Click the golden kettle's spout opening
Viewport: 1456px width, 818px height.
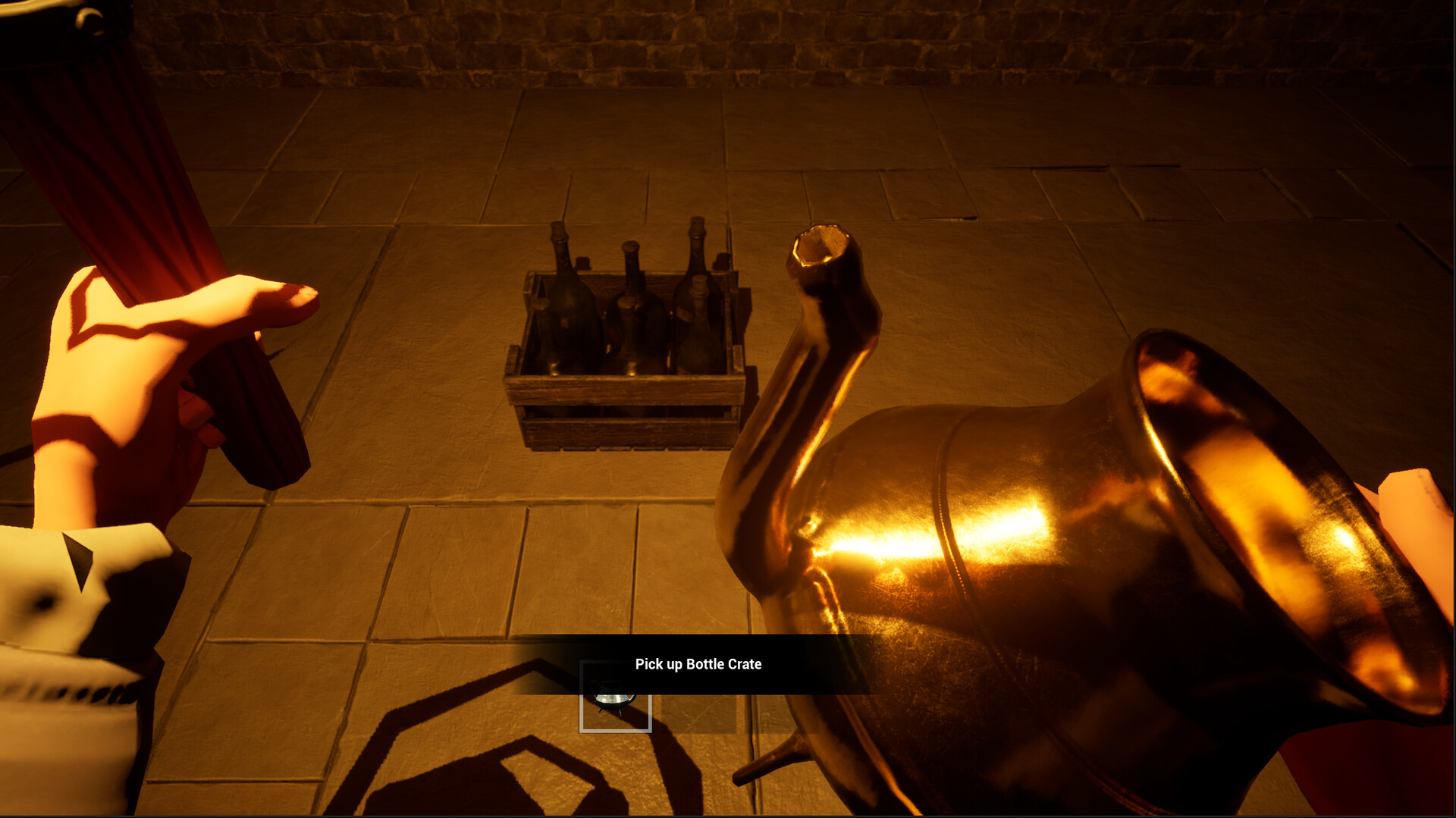pos(821,243)
